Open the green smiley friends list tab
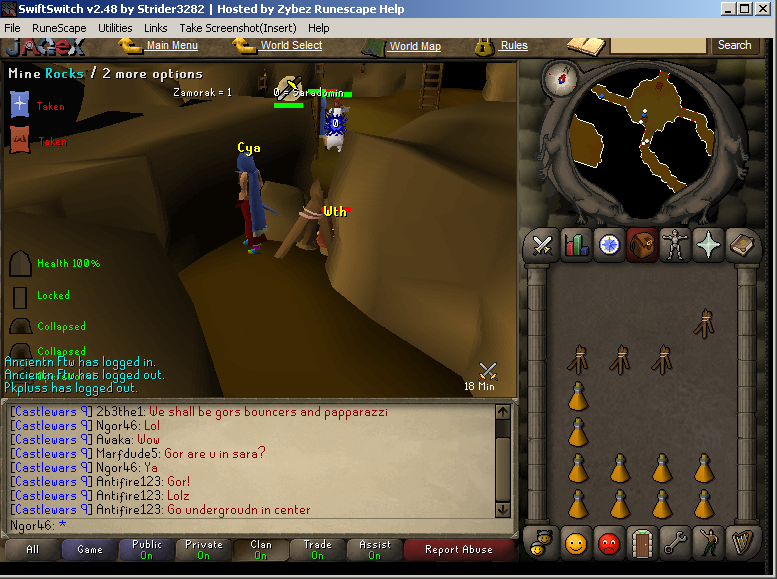The width and height of the screenshot is (777, 579). [x=576, y=543]
